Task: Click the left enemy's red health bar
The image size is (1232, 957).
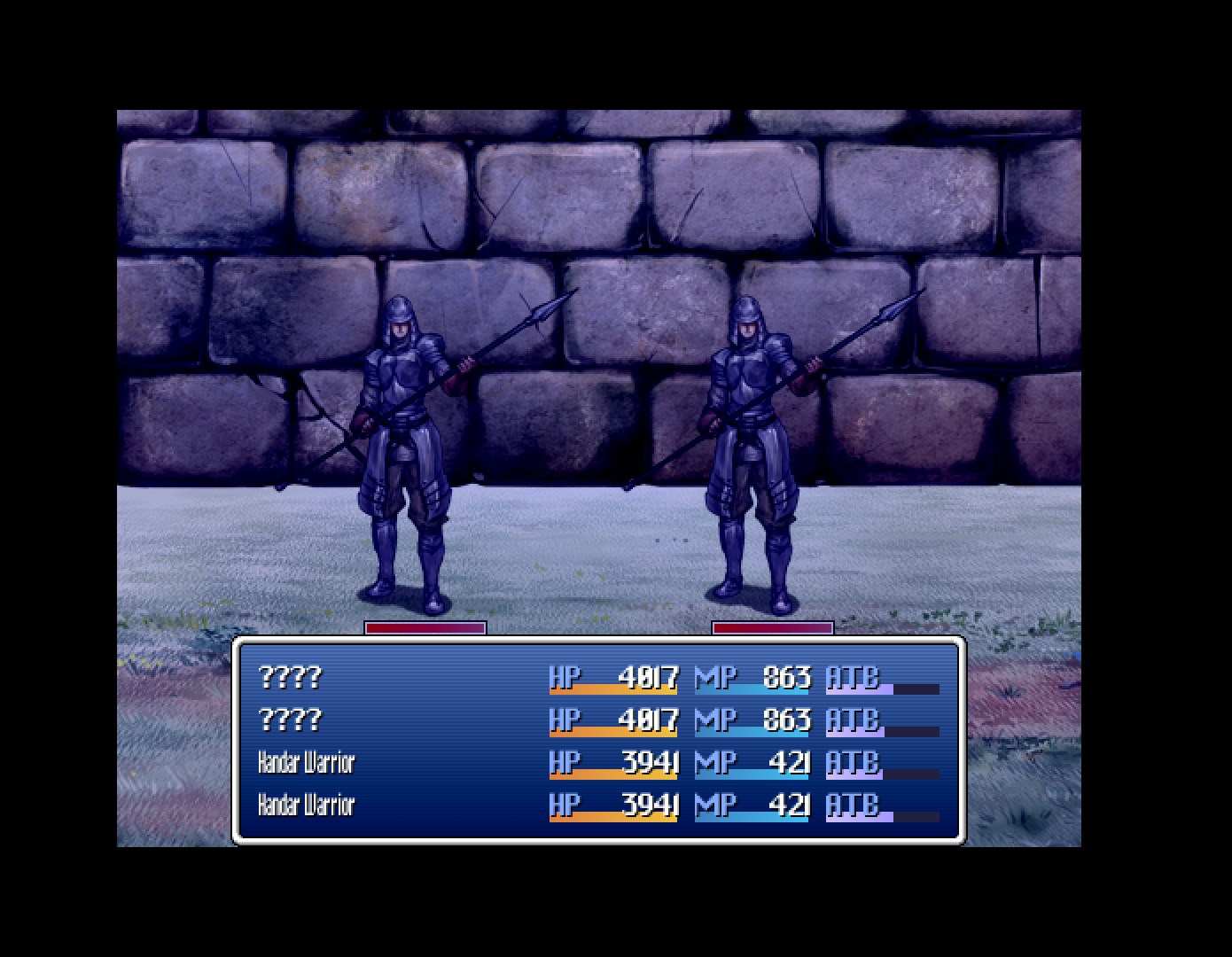Action: [x=423, y=629]
